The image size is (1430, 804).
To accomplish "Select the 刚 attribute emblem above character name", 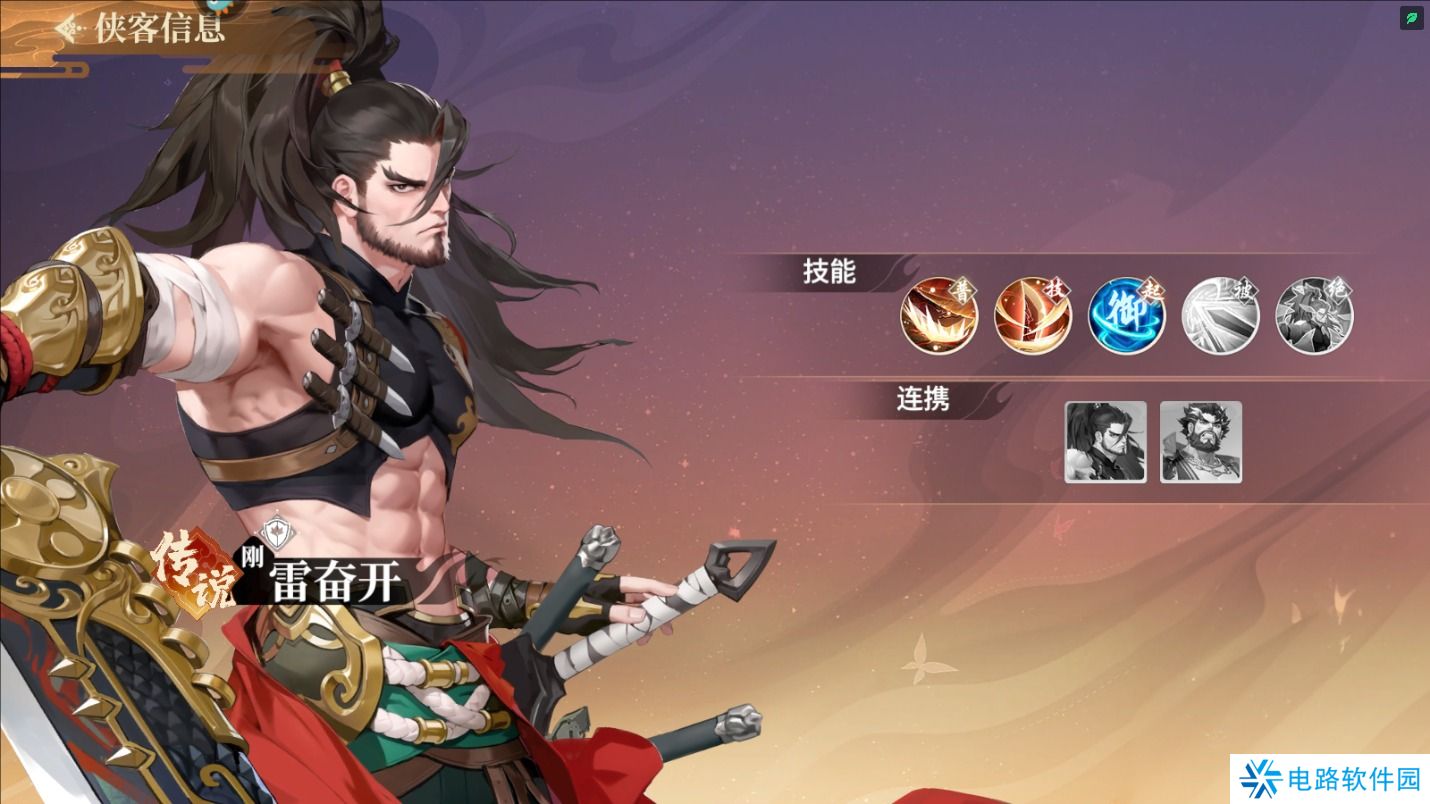I will click(x=277, y=533).
